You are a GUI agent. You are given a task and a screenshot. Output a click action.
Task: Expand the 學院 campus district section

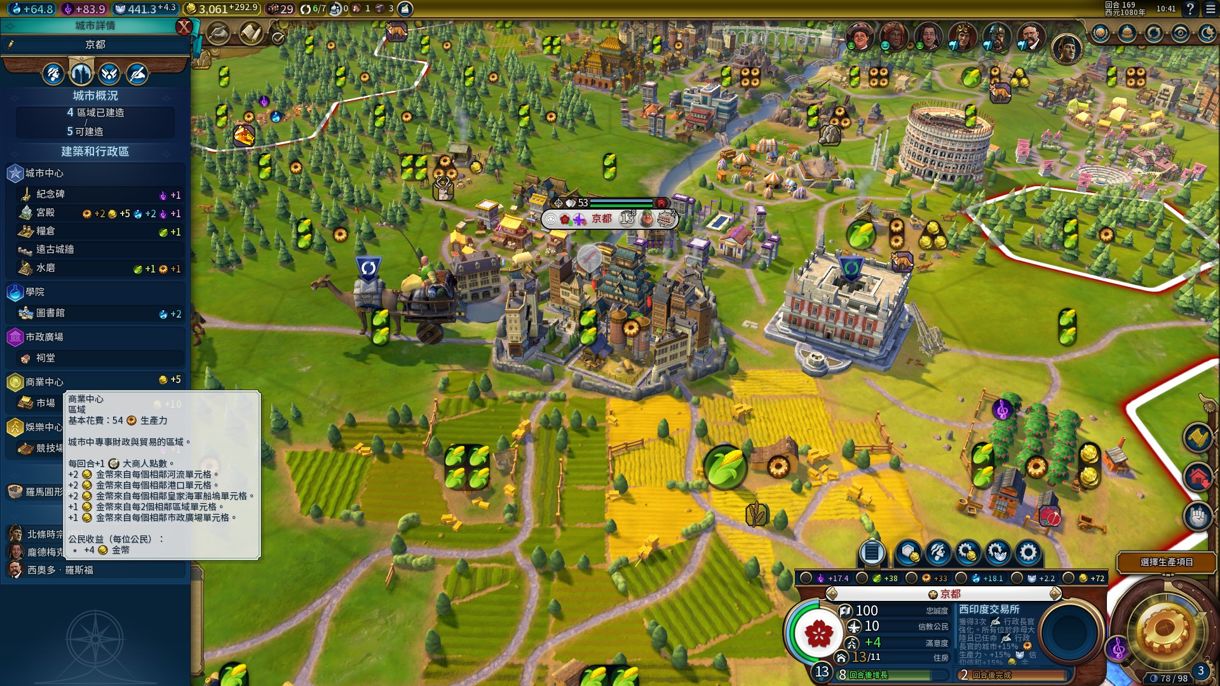pyautogui.click(x=35, y=292)
